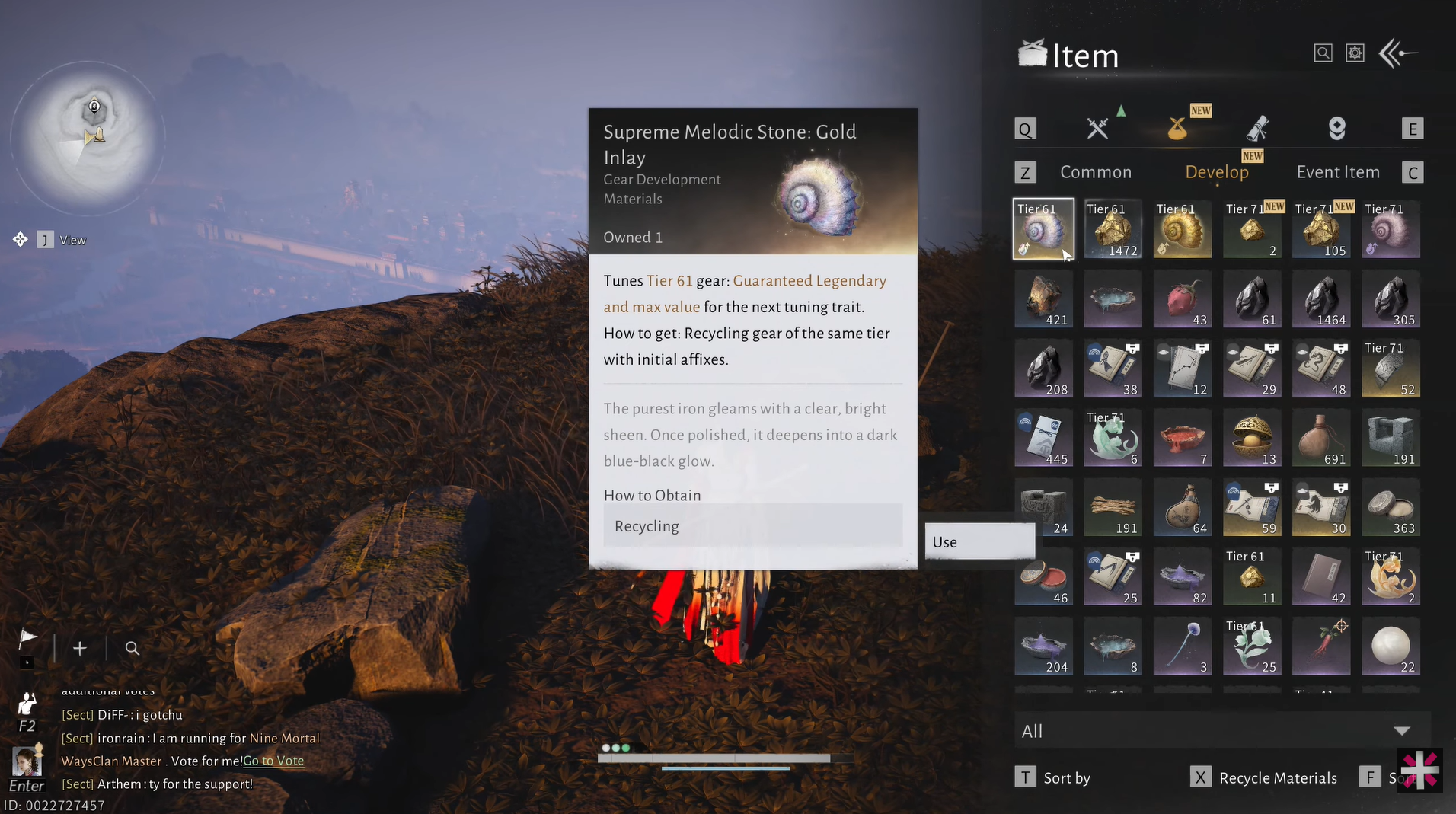1456x814 pixels.
Task: Open the crossed swords gear category
Action: tap(1097, 128)
